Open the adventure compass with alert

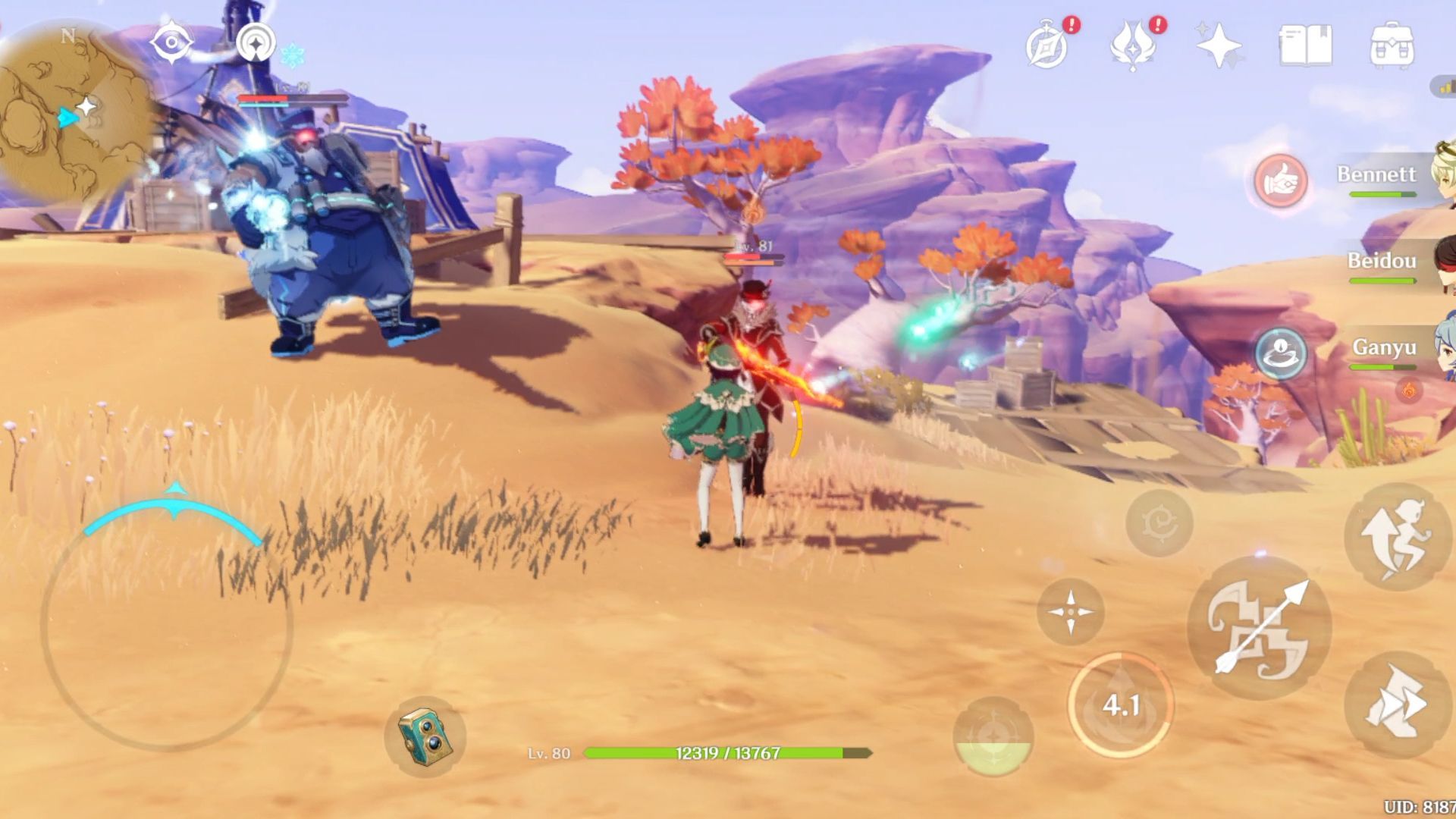1047,45
